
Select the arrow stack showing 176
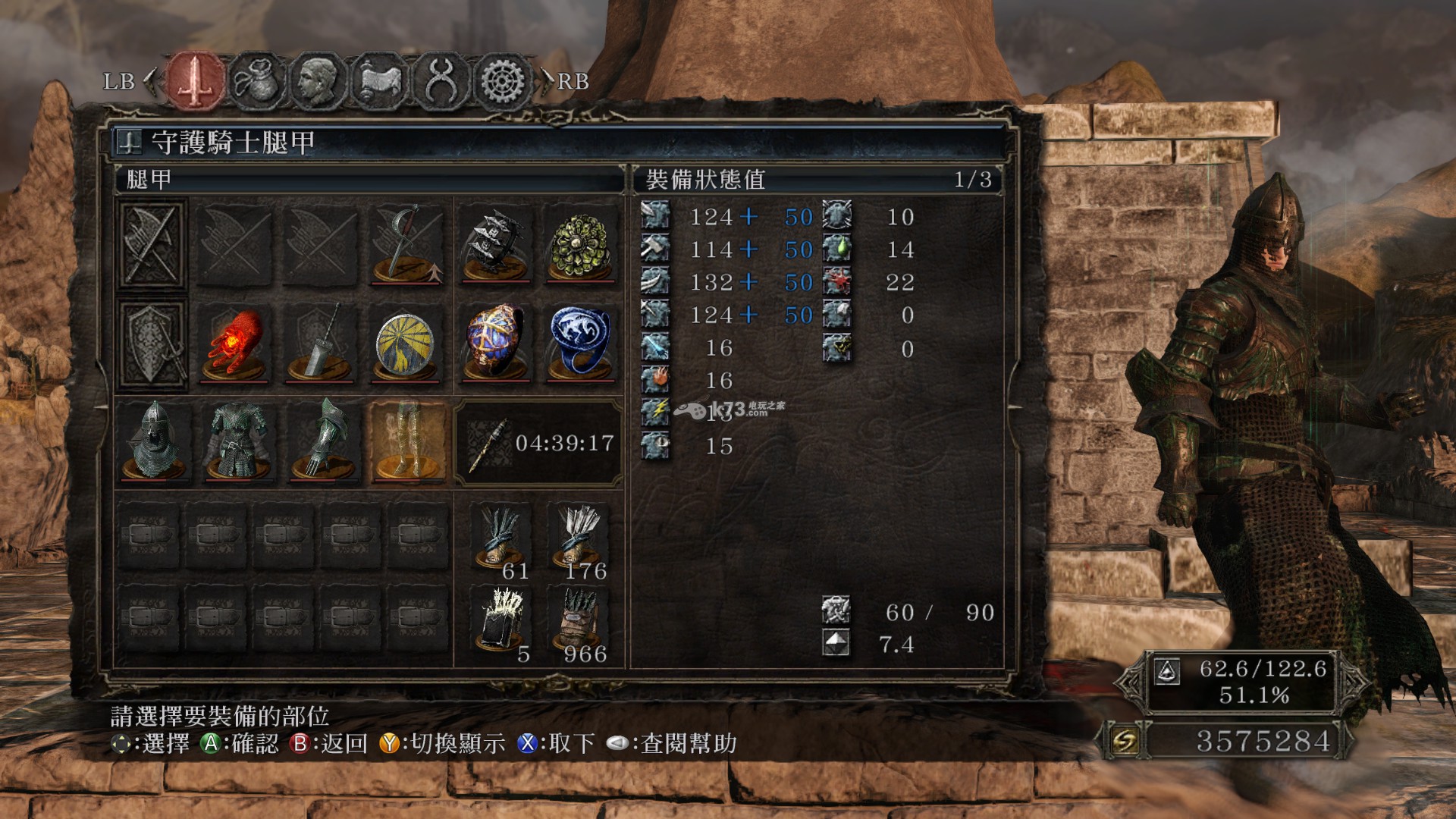[581, 538]
